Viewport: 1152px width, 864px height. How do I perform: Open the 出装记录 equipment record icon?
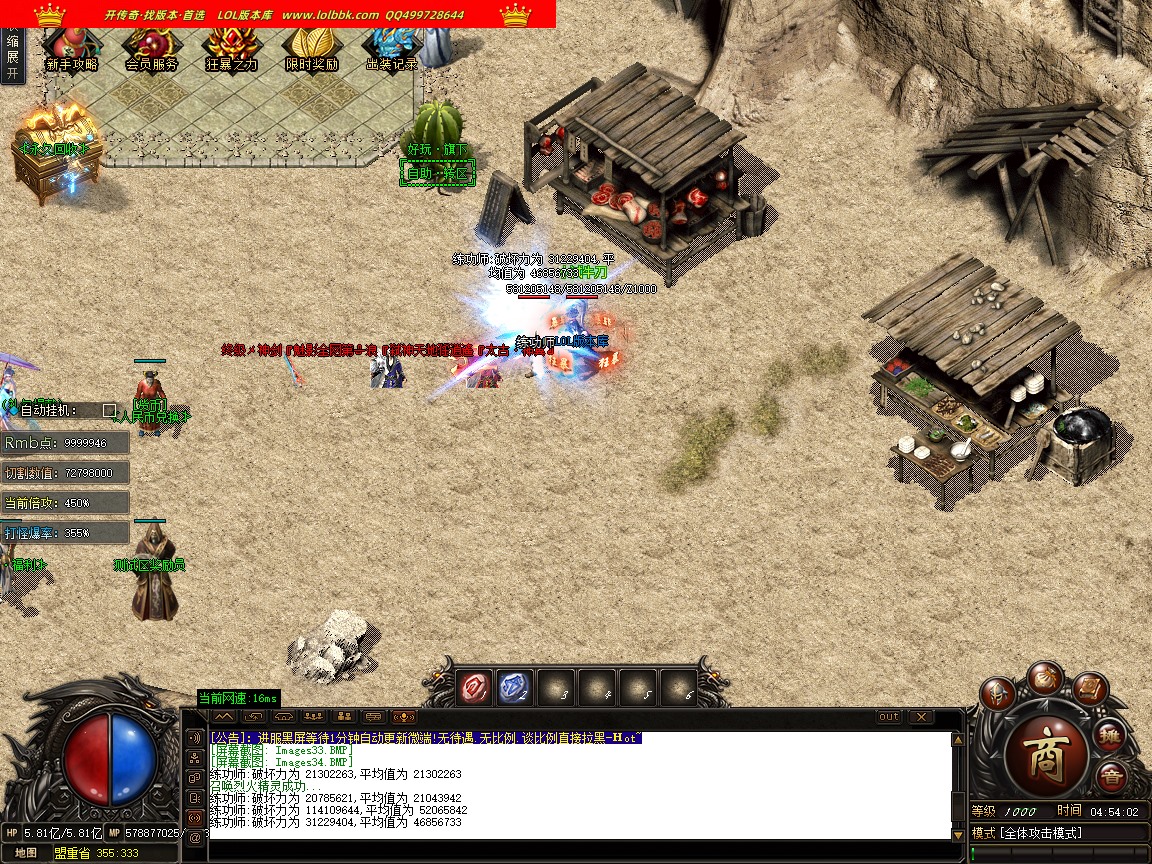pos(391,49)
